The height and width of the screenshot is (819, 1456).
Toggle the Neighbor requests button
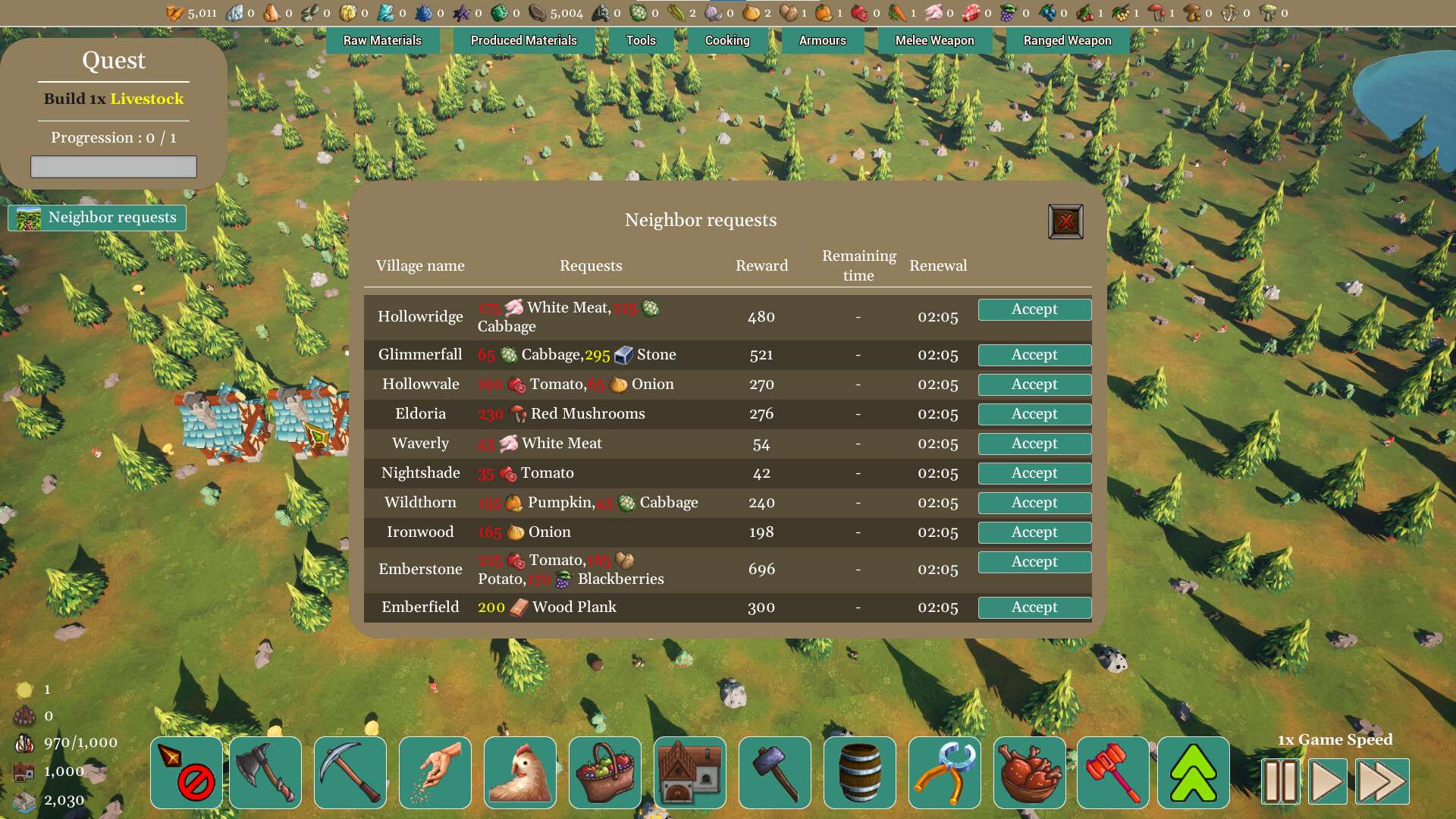tap(97, 218)
